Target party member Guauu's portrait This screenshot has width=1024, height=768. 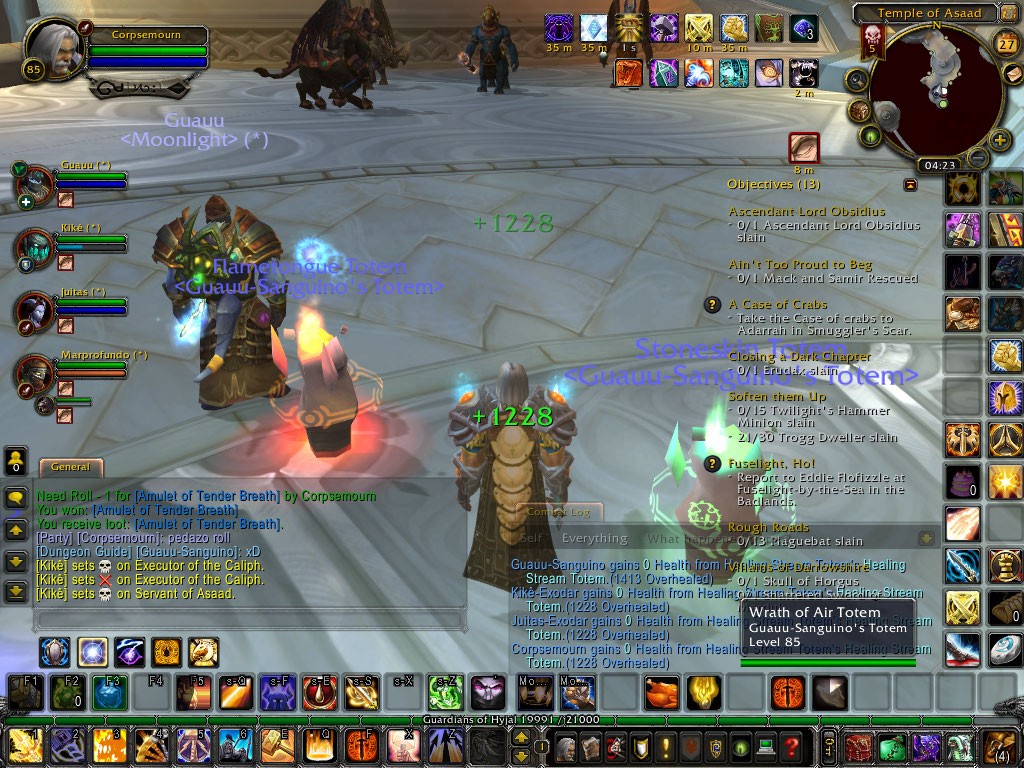pos(36,184)
